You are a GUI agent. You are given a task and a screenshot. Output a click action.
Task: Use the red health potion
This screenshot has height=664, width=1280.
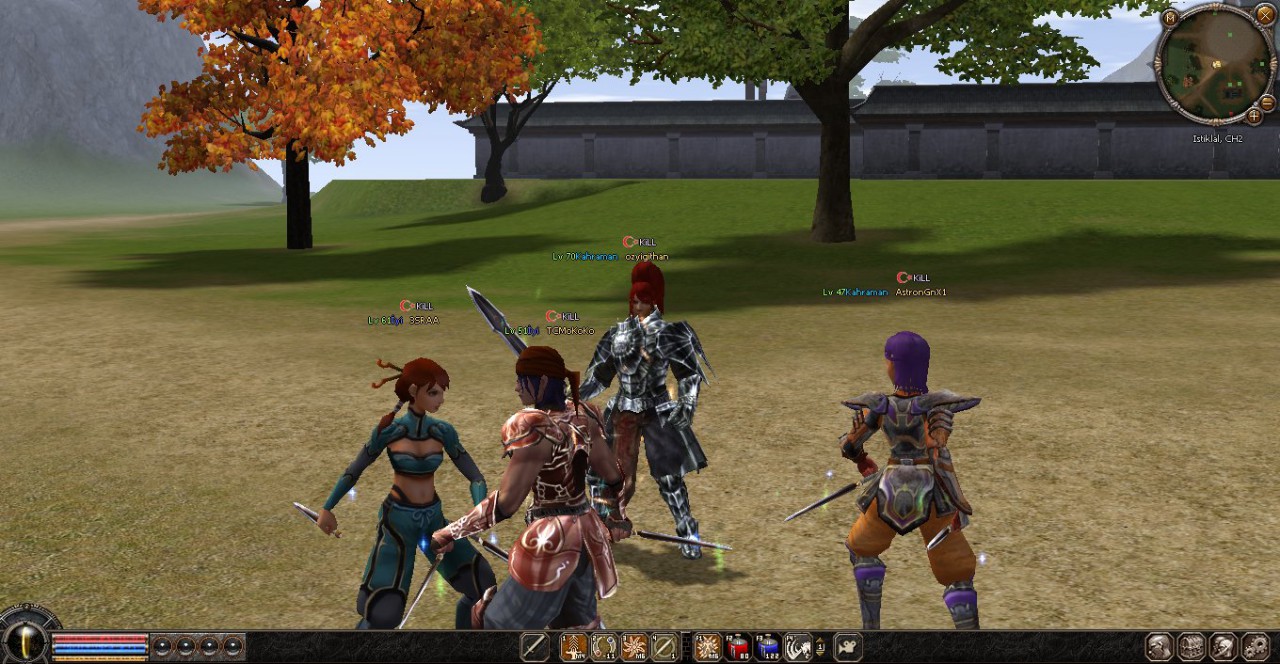(738, 647)
